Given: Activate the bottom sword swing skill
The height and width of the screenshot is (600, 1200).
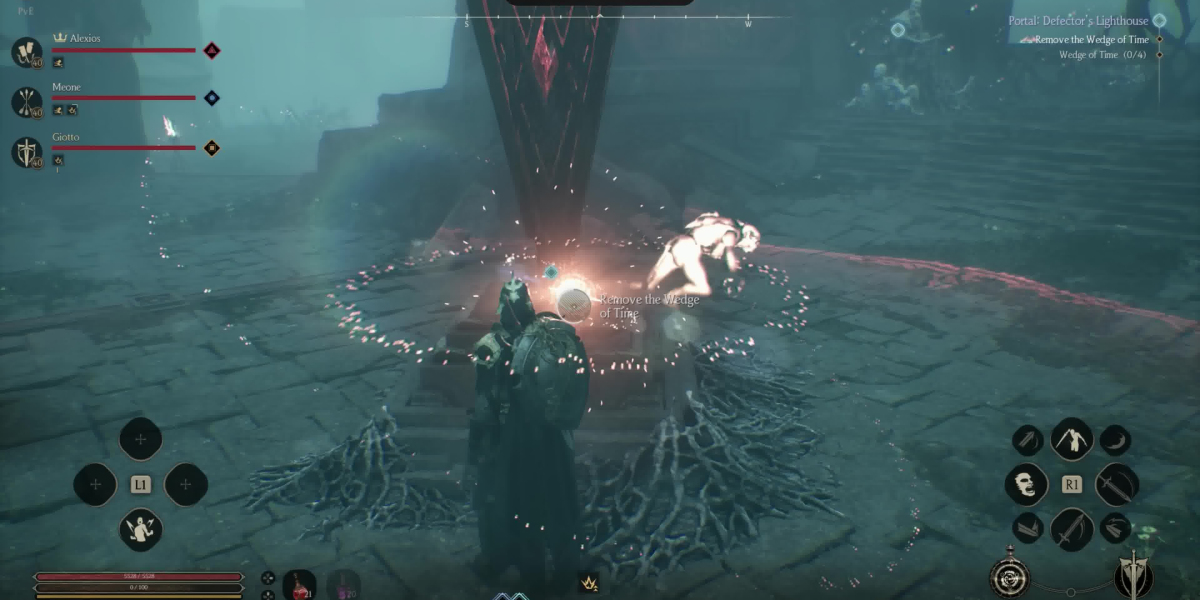Looking at the screenshot, I should coord(1071,528).
